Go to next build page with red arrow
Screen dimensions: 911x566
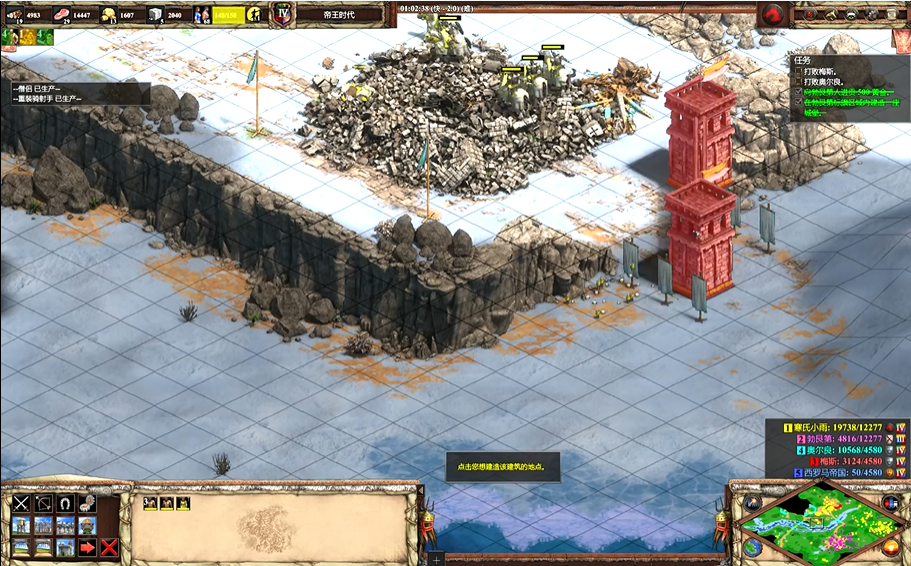tap(87, 547)
